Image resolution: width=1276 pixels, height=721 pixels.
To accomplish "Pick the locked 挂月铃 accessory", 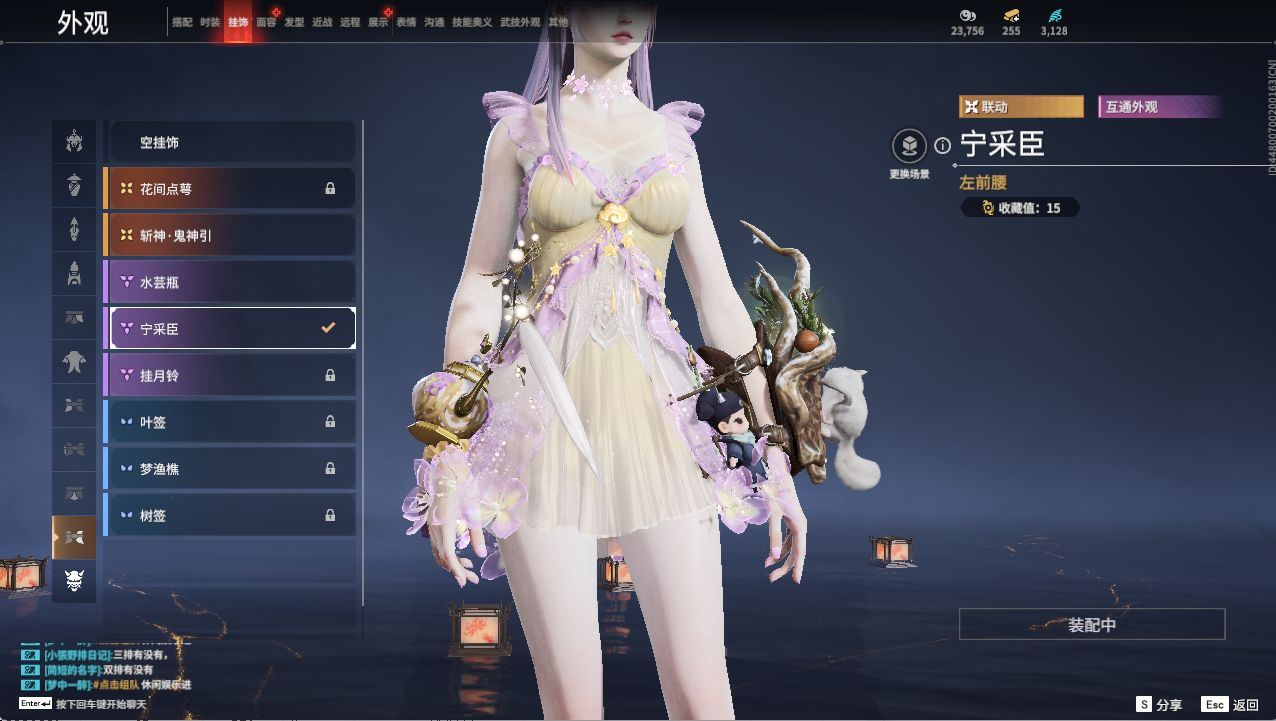I will click(x=230, y=376).
